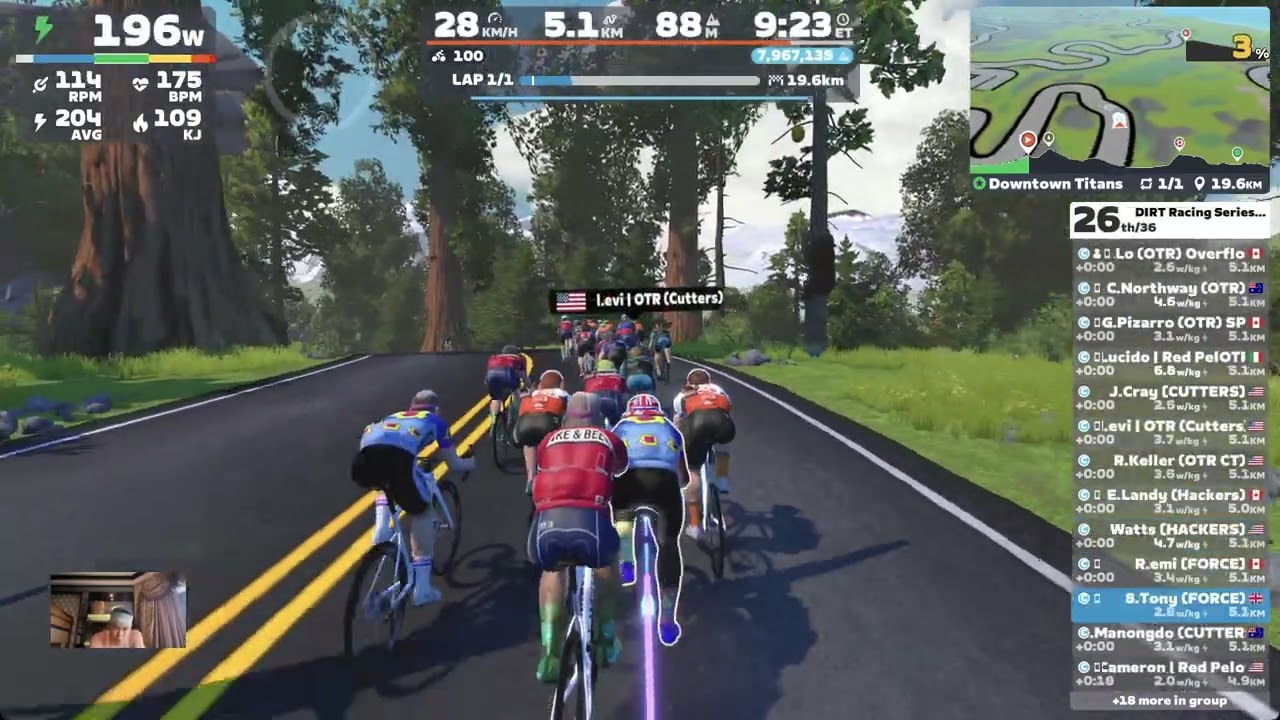
Task: Open the minimap in the corner
Action: click(x=1118, y=88)
